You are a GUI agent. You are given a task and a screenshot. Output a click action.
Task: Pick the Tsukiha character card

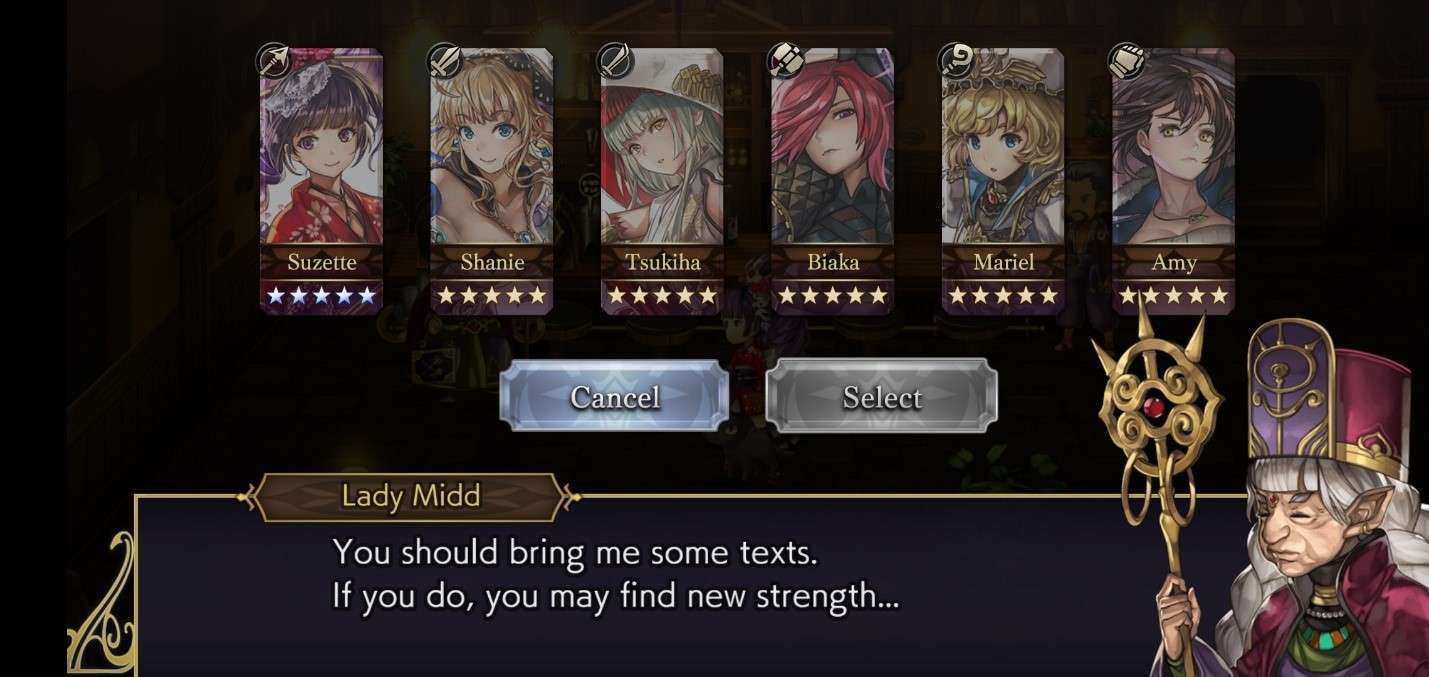pyautogui.click(x=662, y=180)
